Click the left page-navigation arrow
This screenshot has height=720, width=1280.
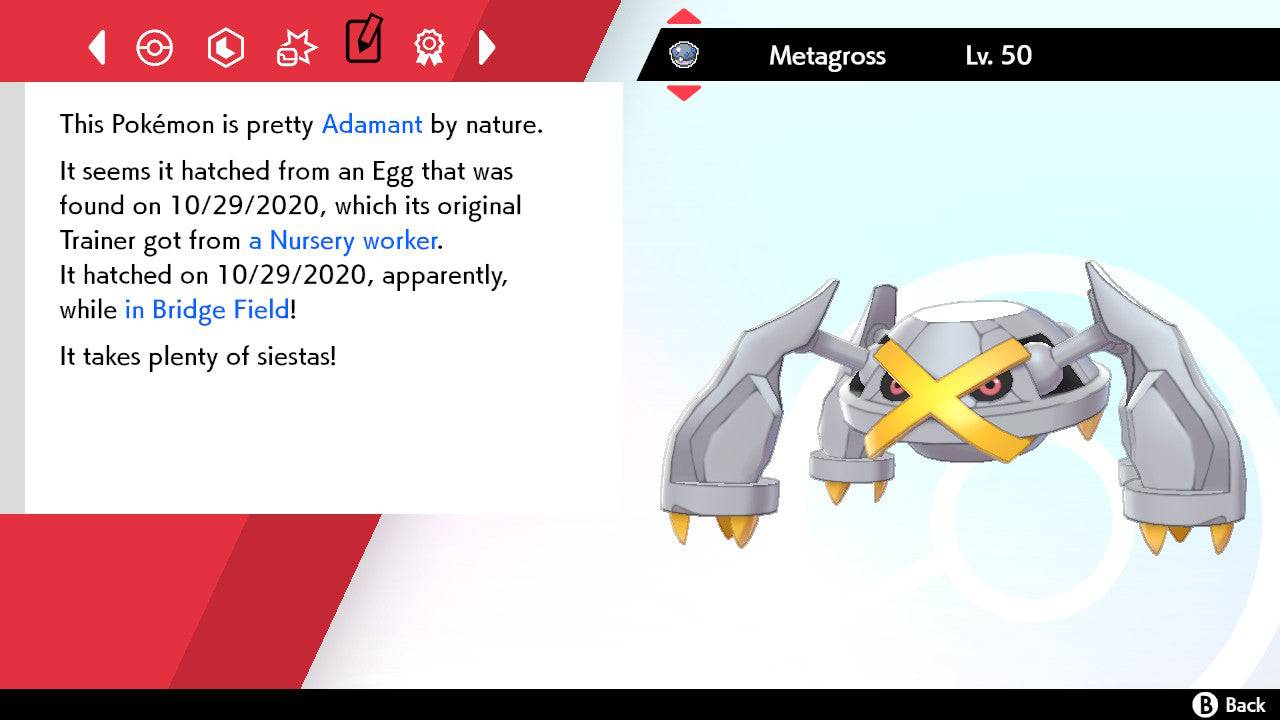click(x=96, y=47)
